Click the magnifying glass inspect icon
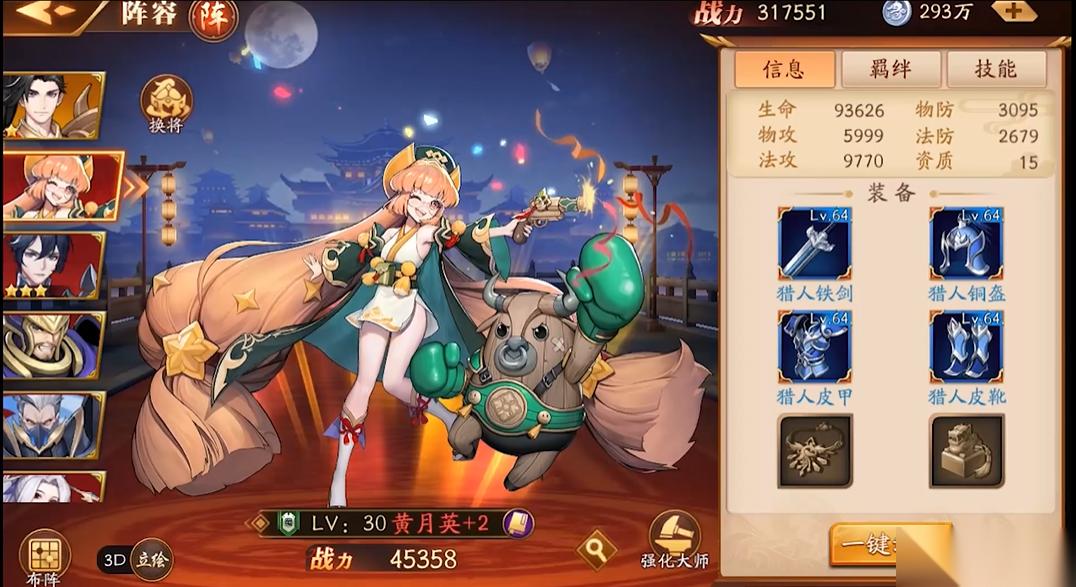The image size is (1076, 587). tap(597, 548)
